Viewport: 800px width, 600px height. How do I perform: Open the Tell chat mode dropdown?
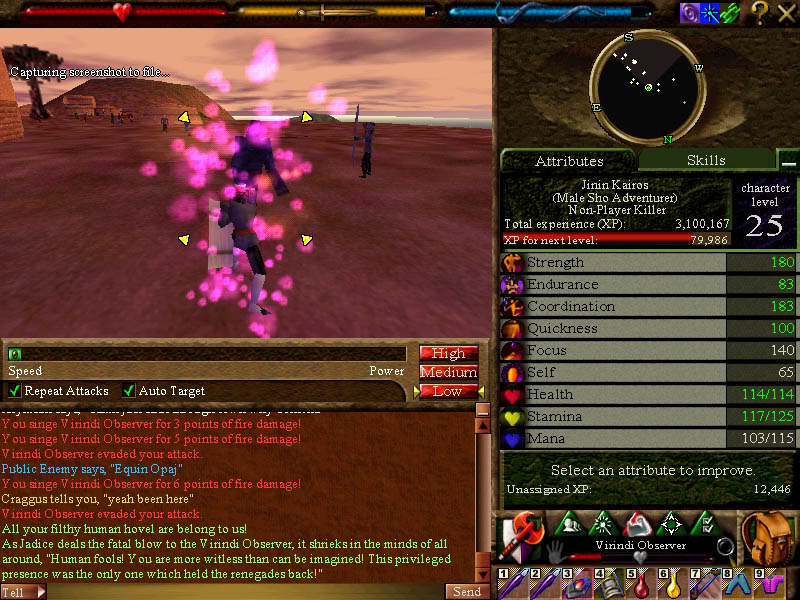[23, 592]
